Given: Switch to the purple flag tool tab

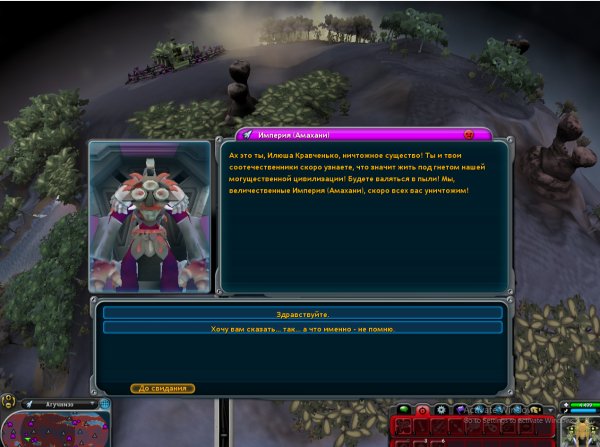Looking at the screenshot, I should tap(459, 409).
